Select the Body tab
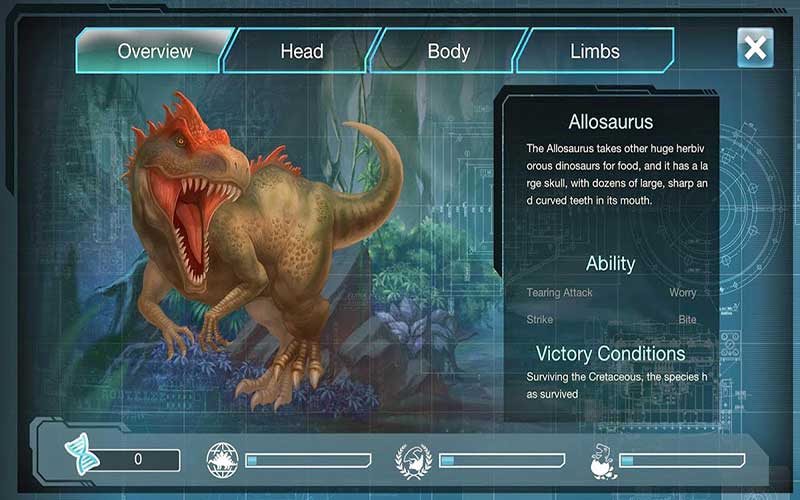This screenshot has height=500, width=800. coord(448,51)
